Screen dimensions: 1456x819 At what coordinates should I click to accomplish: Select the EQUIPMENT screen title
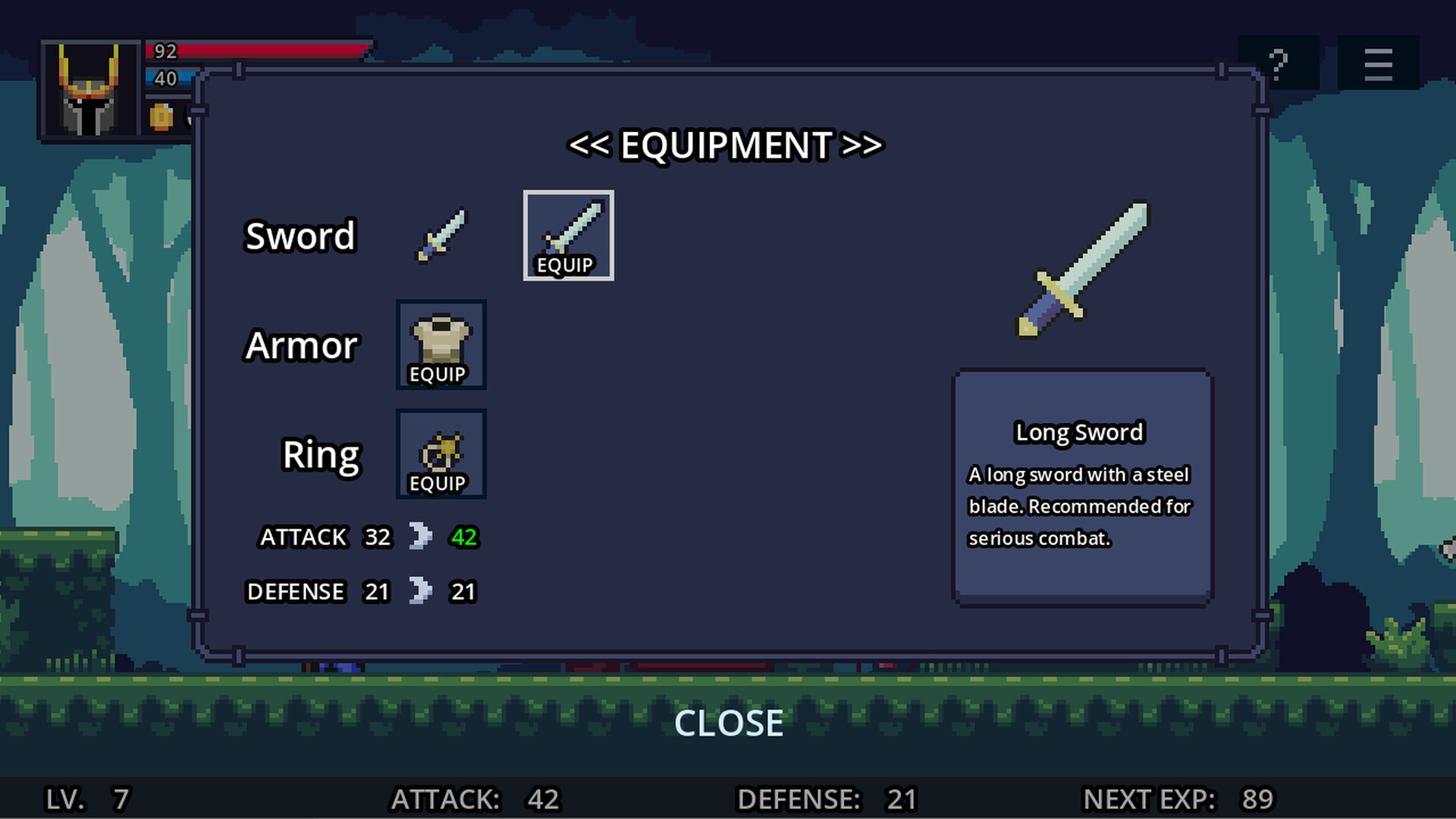click(726, 146)
